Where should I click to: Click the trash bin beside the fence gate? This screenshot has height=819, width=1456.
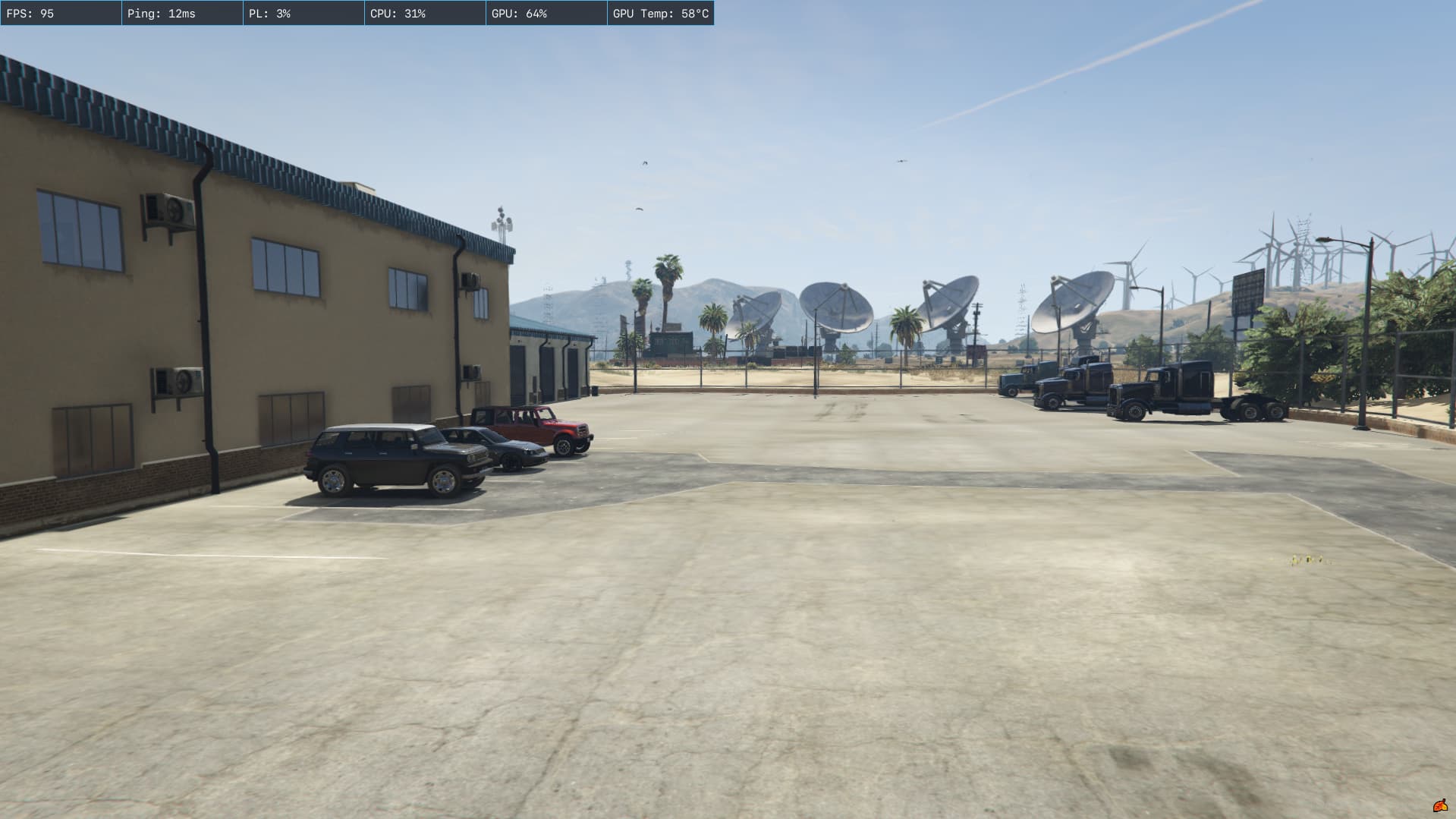595,389
